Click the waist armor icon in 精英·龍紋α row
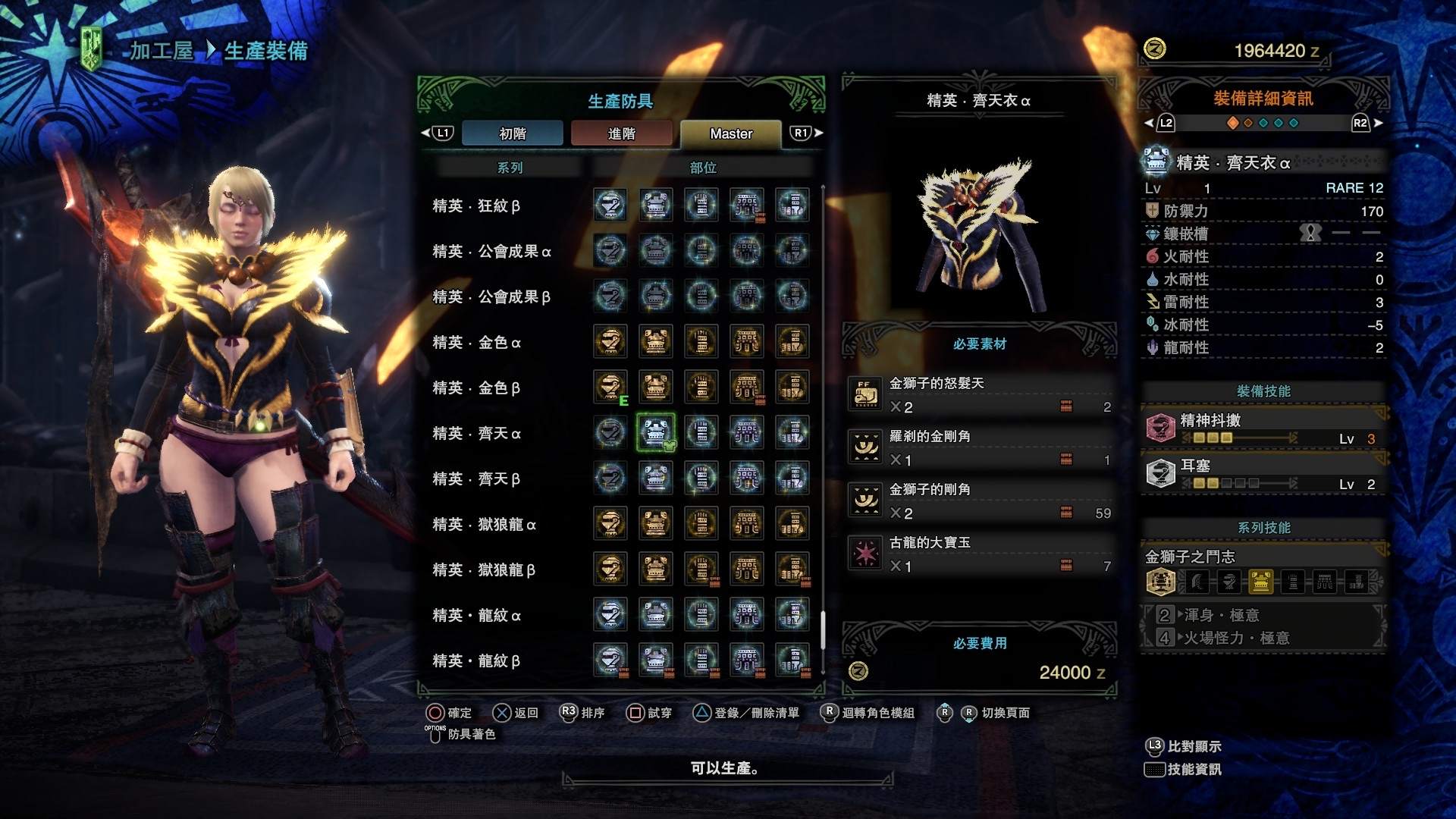The width and height of the screenshot is (1456, 819). (747, 614)
